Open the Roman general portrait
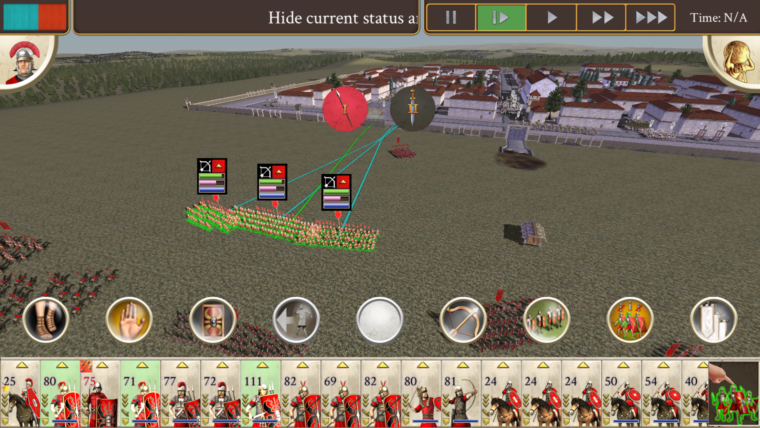Screen dimensions: 760x428 (20, 62)
